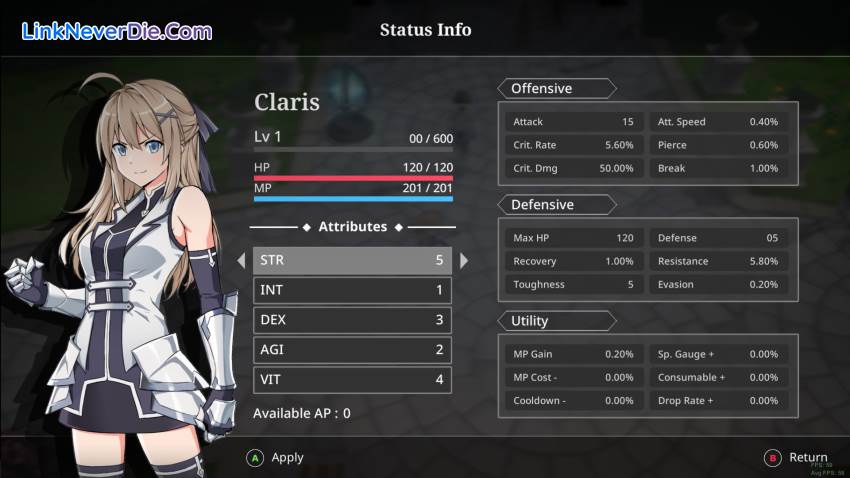Increase STR with the right arrow
This screenshot has width=850, height=478.
[464, 261]
